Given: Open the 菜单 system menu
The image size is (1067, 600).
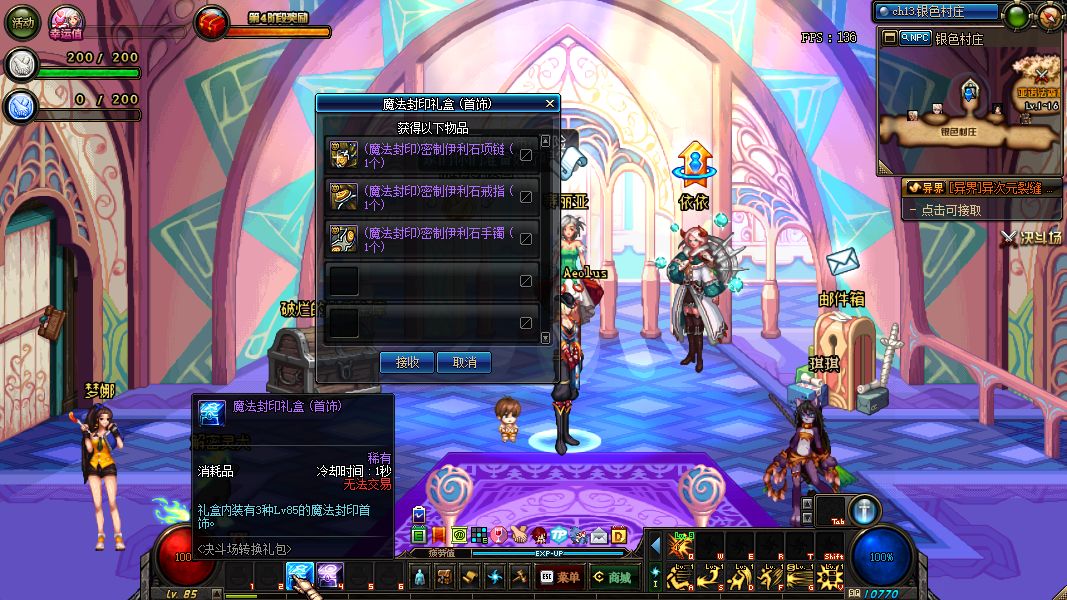Looking at the screenshot, I should (560, 577).
